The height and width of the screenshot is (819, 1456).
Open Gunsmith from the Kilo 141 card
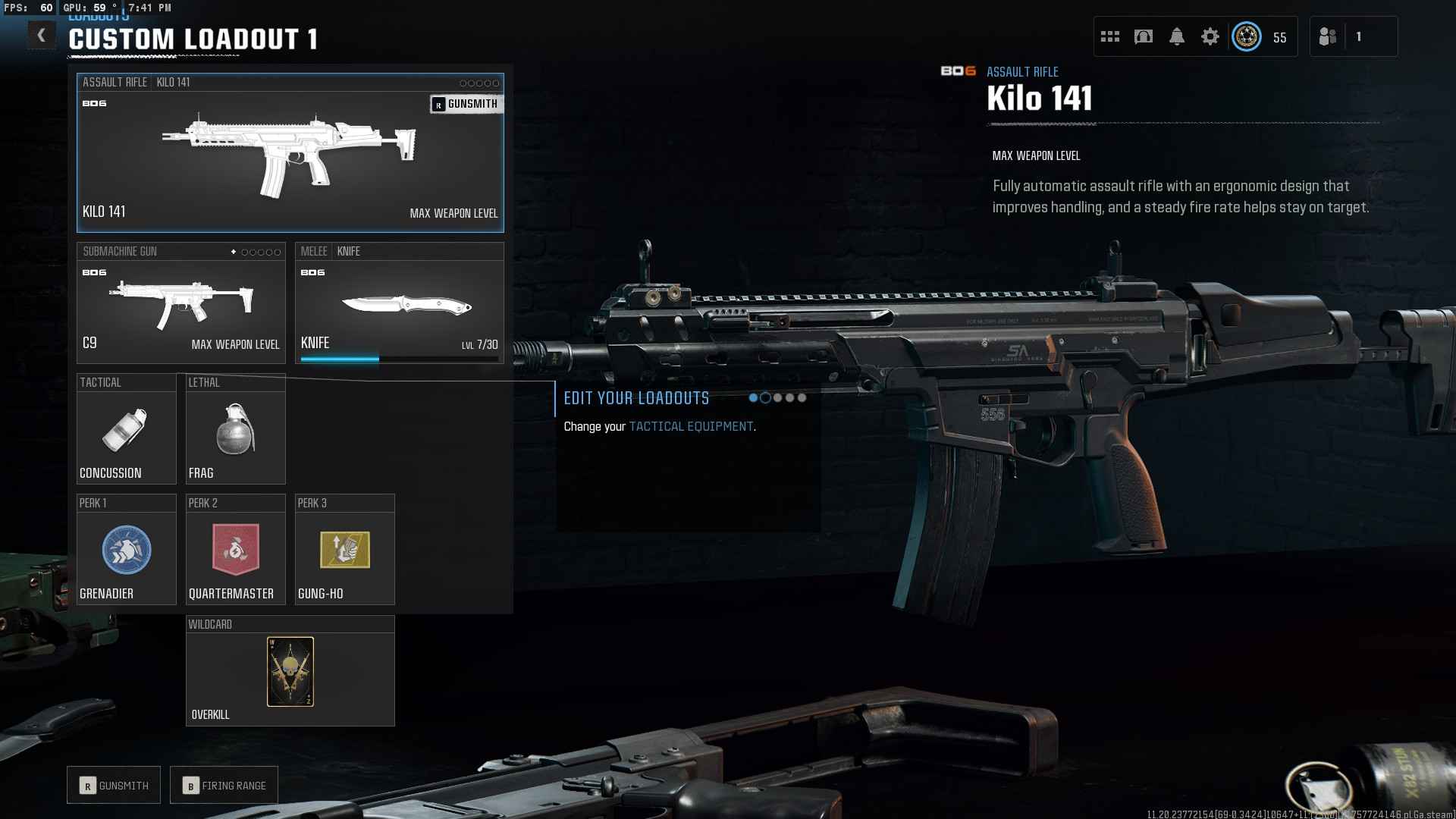point(466,104)
